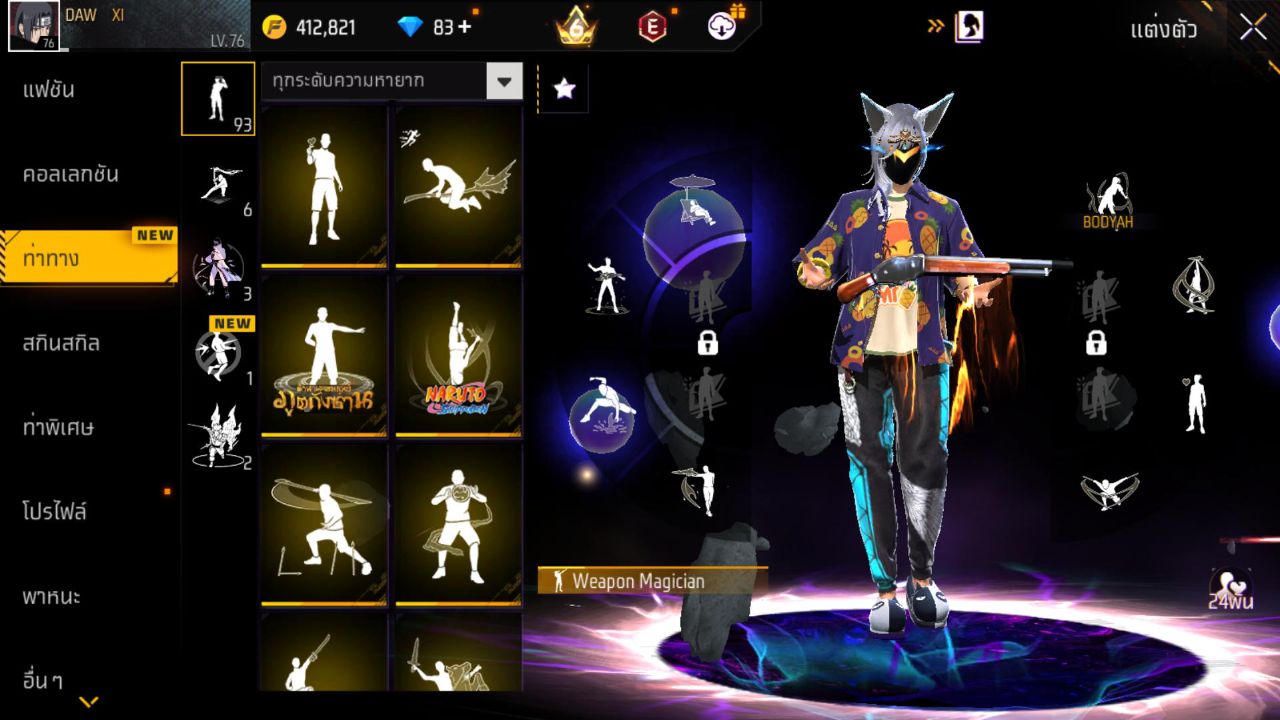
Task: Add diamonds with the plus button
Action: tap(464, 27)
